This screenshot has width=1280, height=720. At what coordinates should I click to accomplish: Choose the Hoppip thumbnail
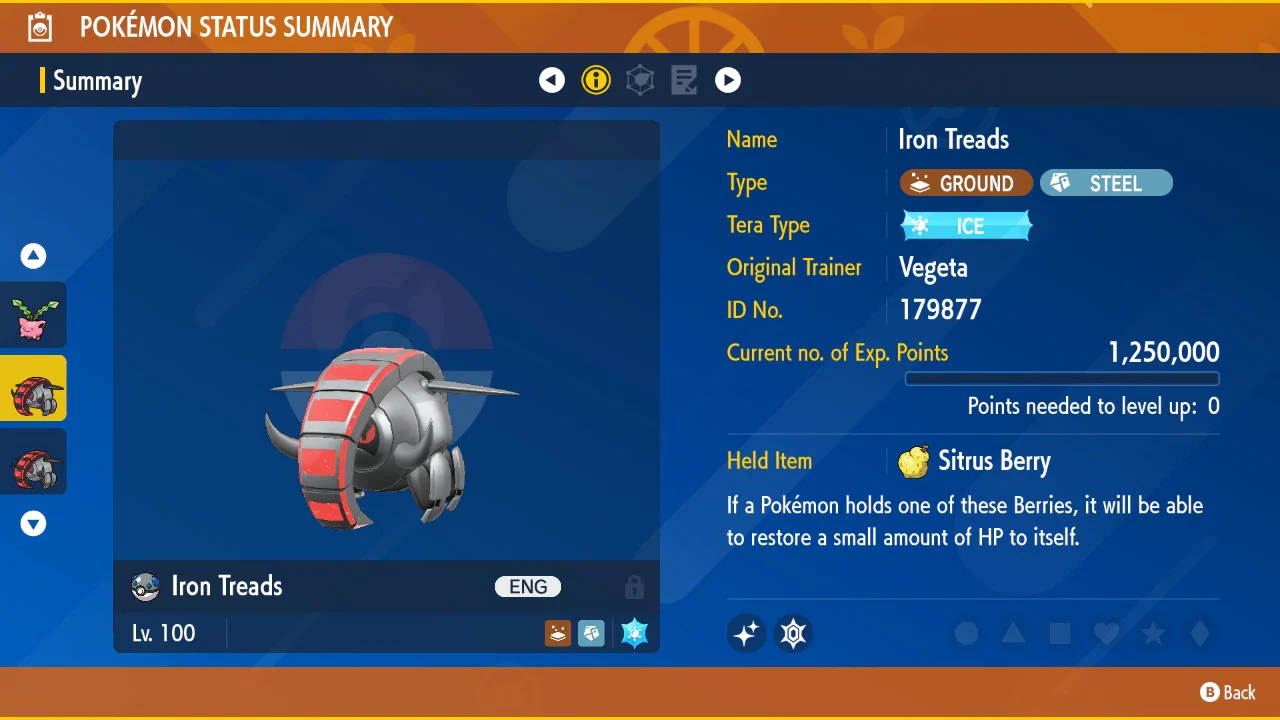click(x=34, y=315)
